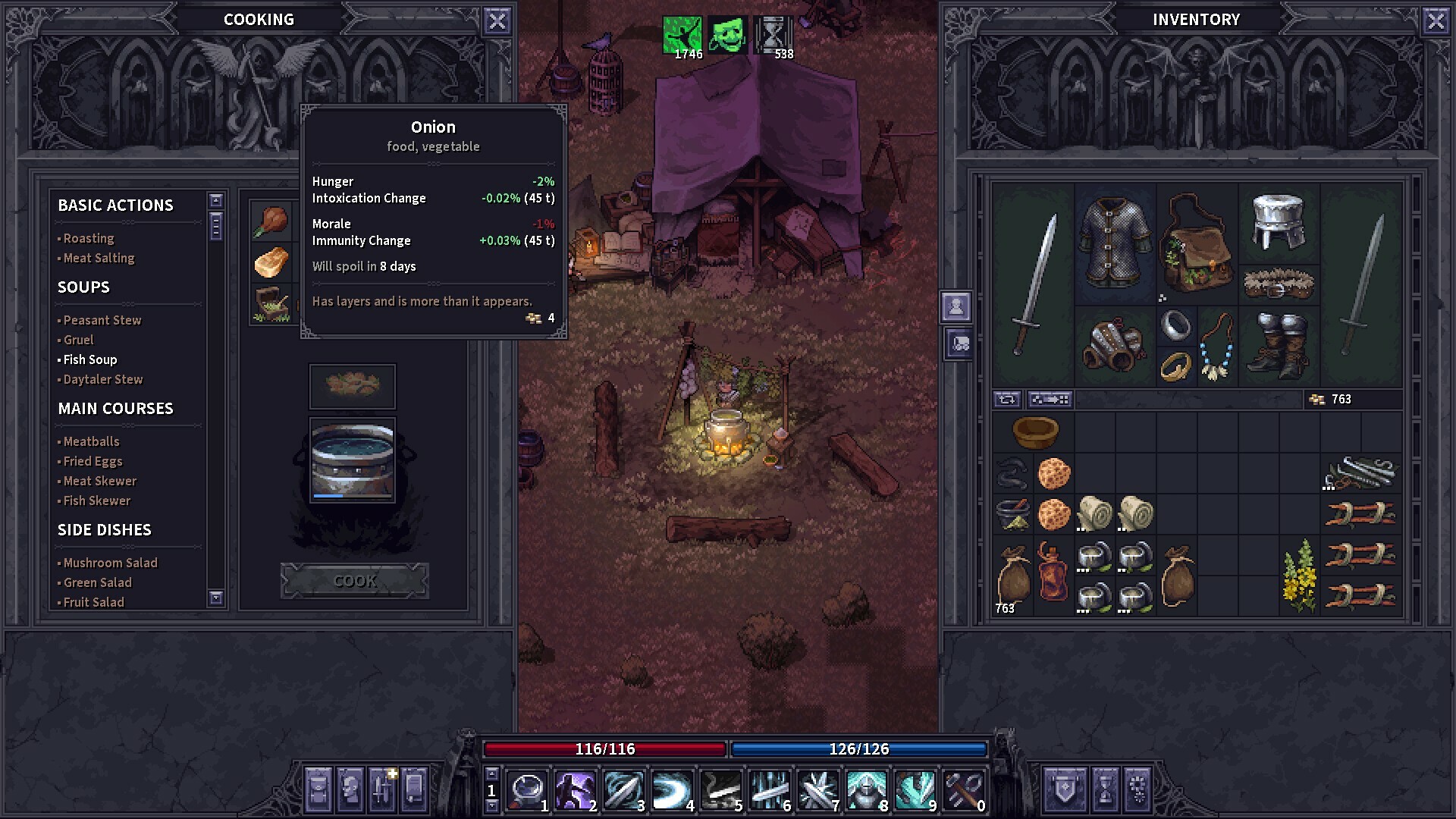The image size is (1456, 819).
Task: Select the Mushroom Salad recipe under Side Dishes
Action: 109,563
